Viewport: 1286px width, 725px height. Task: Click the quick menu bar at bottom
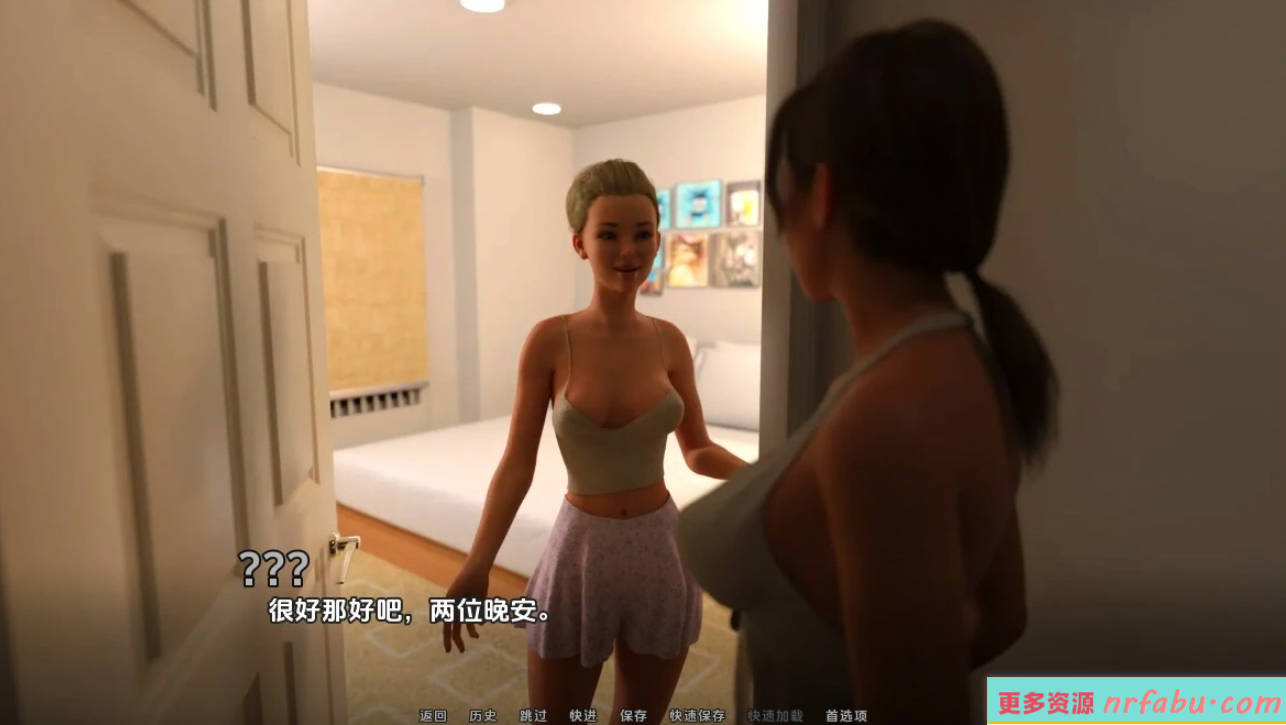[x=640, y=716]
